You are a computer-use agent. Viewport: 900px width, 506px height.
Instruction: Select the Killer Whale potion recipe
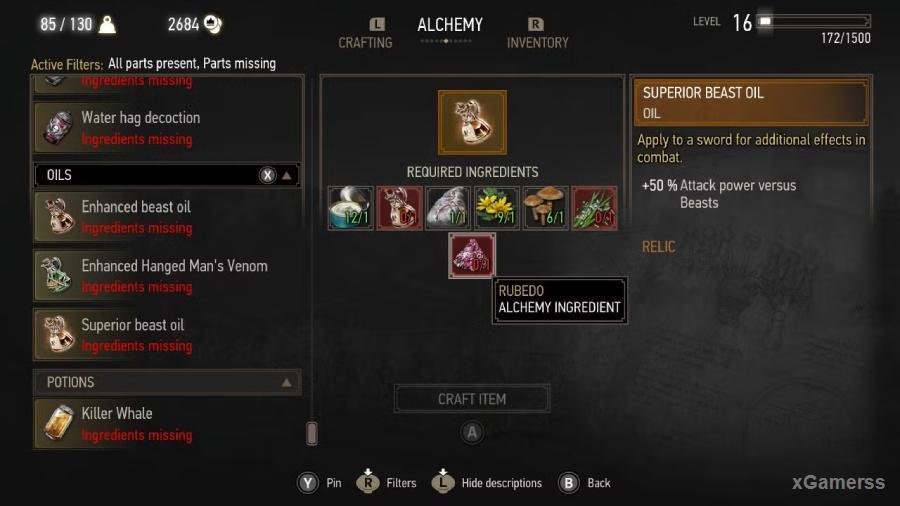point(168,423)
